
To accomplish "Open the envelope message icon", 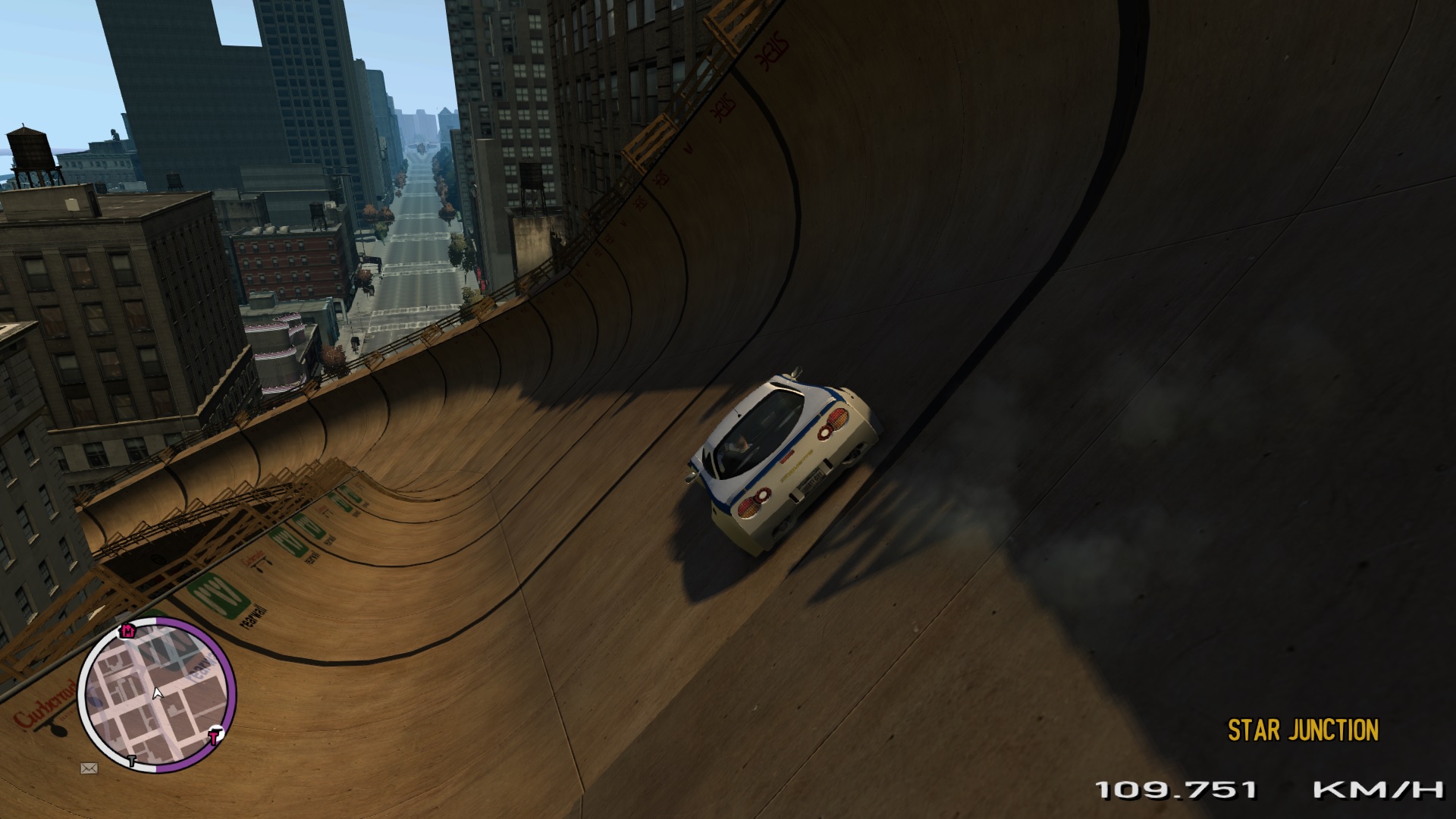I will (89, 768).
